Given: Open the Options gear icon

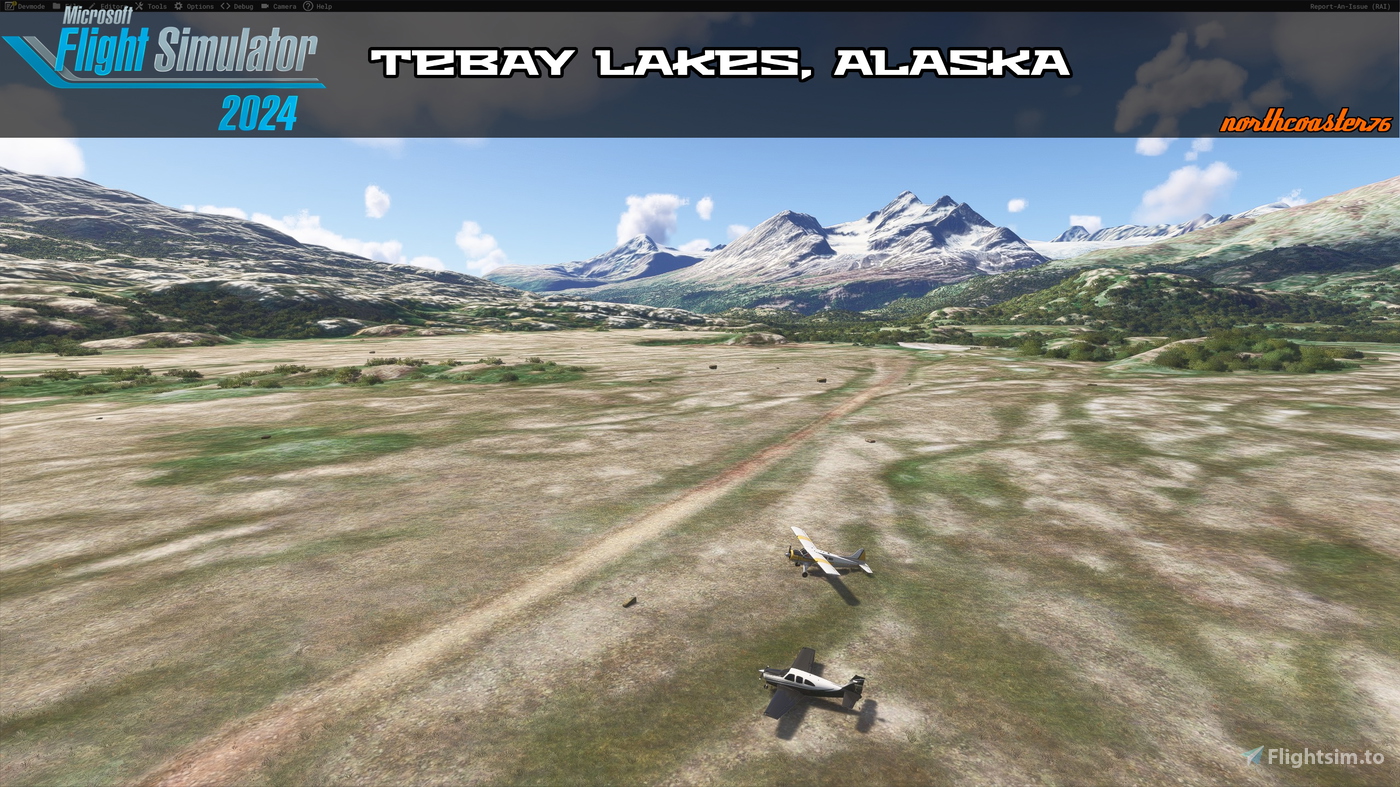Looking at the screenshot, I should click(x=178, y=5).
